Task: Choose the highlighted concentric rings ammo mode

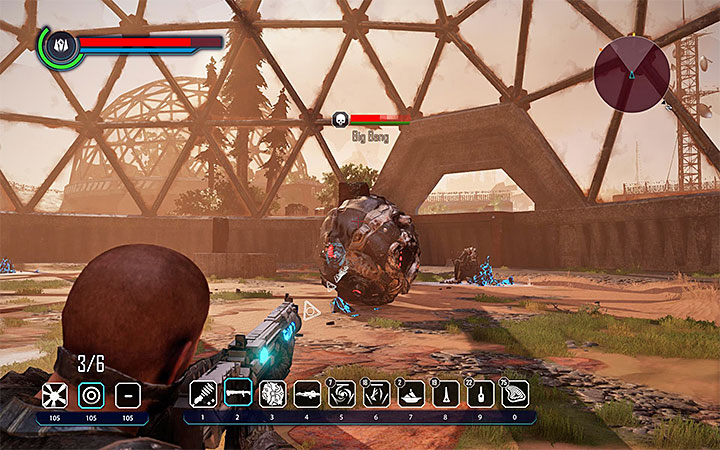Action: pyautogui.click(x=91, y=395)
